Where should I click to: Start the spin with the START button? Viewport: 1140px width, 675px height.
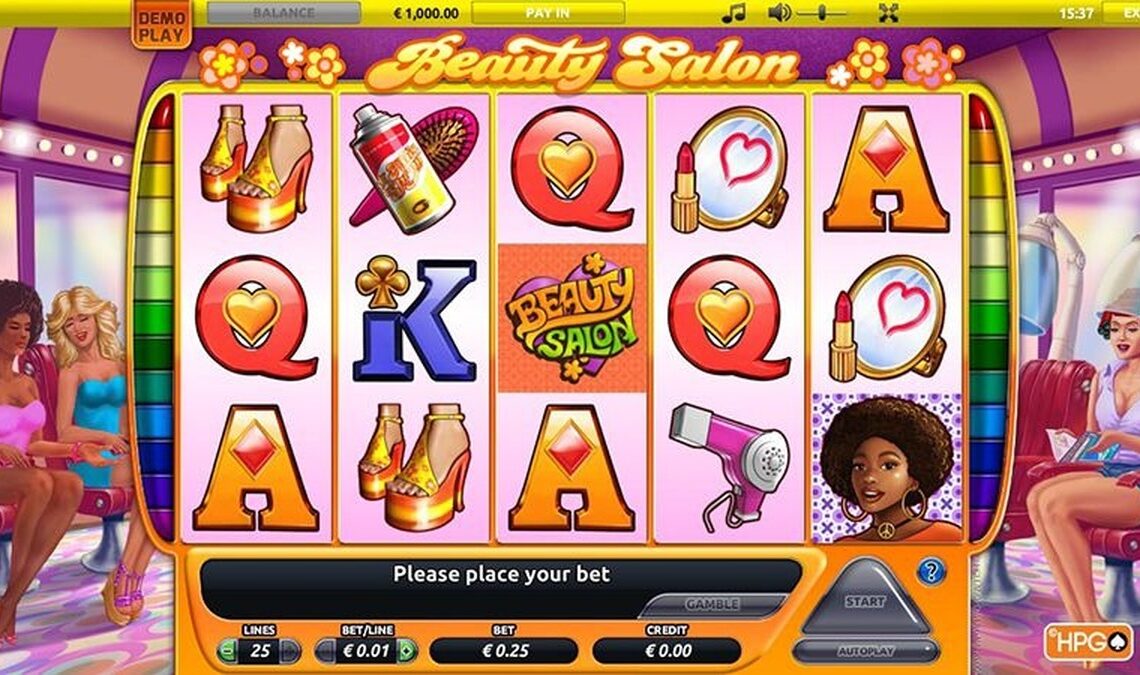865,601
